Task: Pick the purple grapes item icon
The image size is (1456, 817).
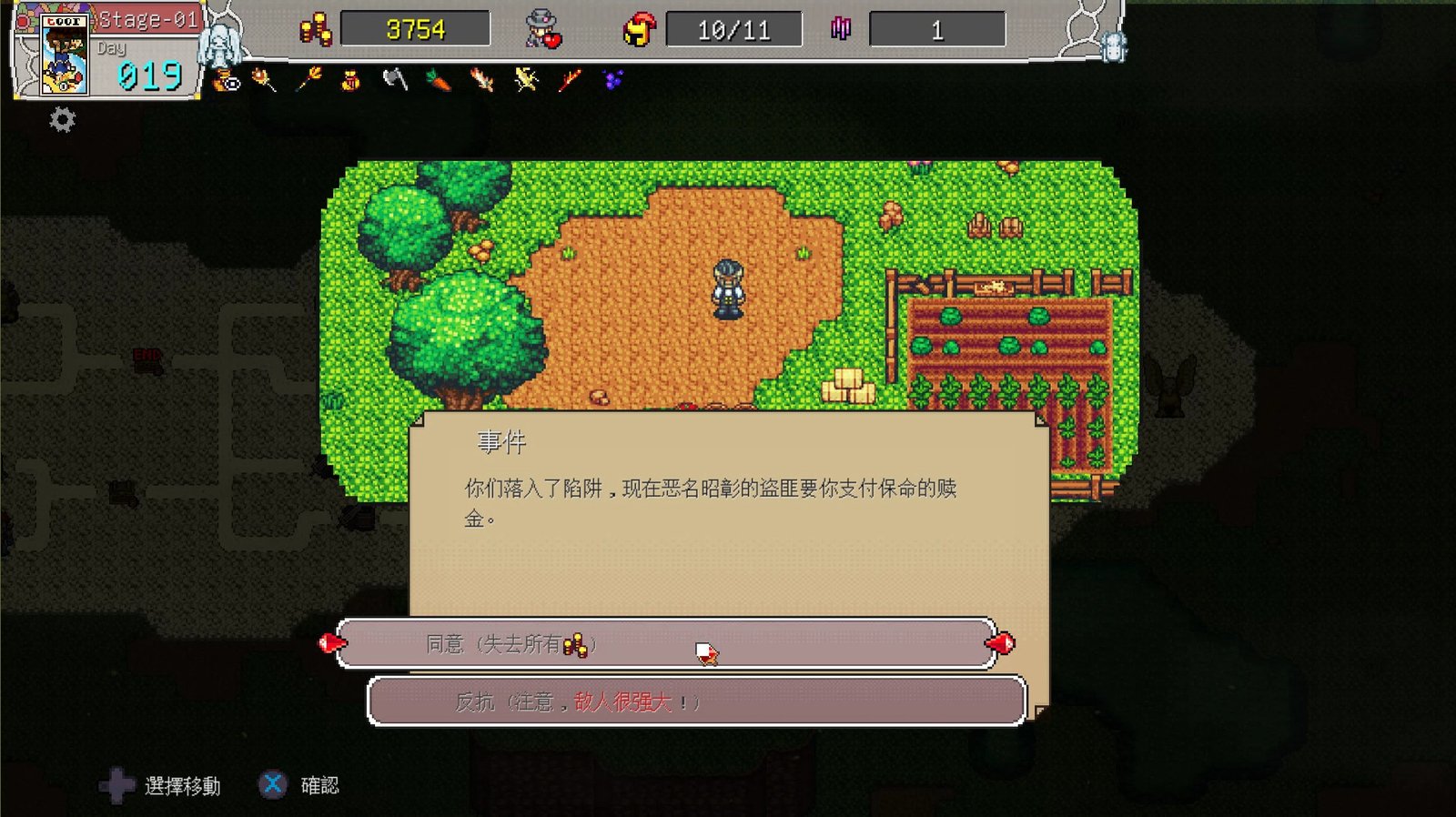Action: (611, 79)
